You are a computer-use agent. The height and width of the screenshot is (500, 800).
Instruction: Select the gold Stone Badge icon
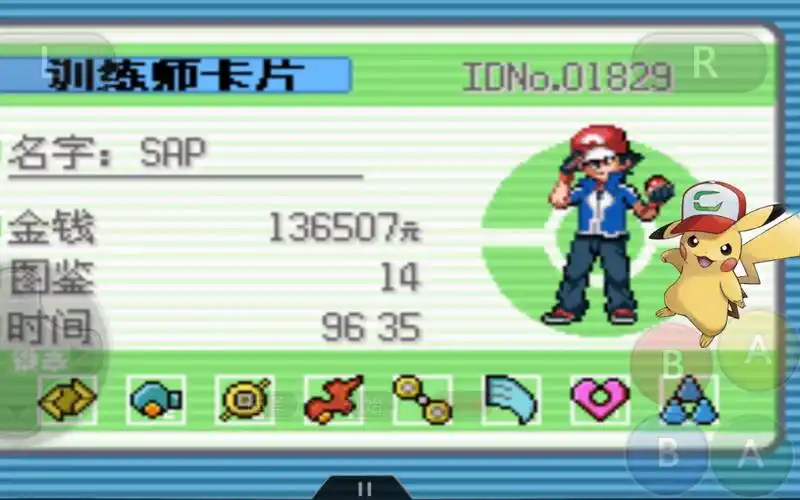point(67,400)
